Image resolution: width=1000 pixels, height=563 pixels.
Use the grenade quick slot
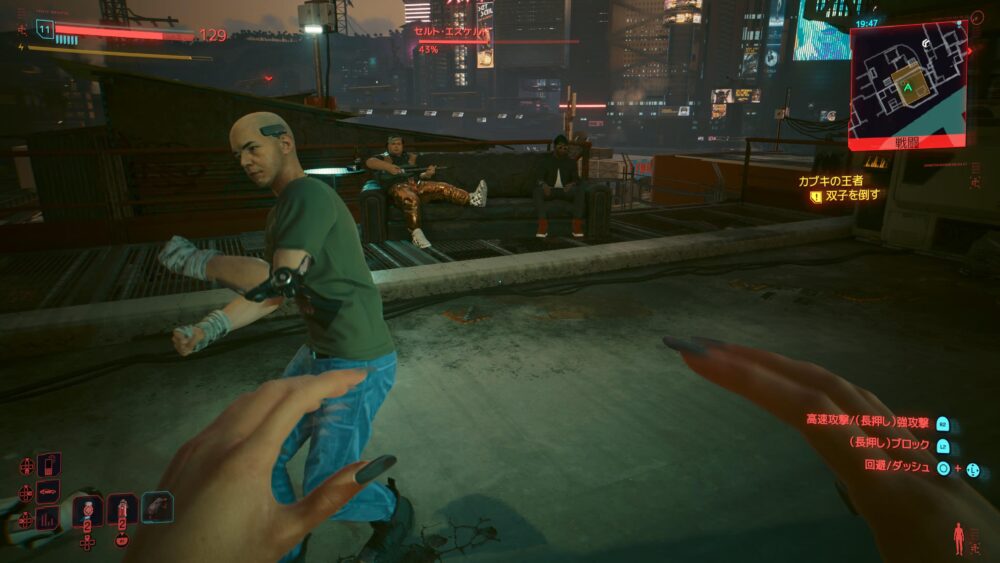(88, 509)
